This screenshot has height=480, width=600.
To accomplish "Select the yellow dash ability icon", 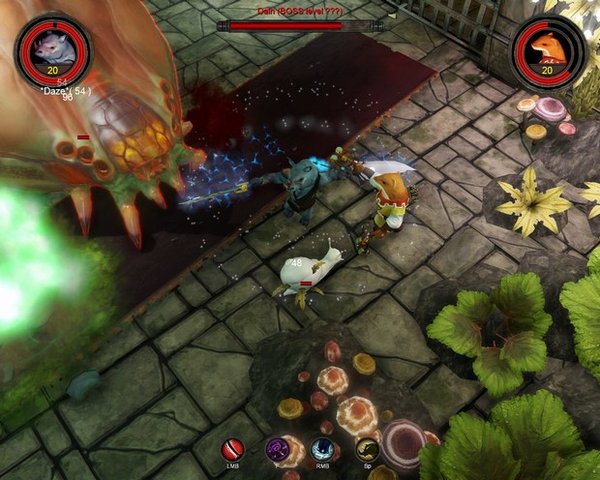I will tap(366, 449).
